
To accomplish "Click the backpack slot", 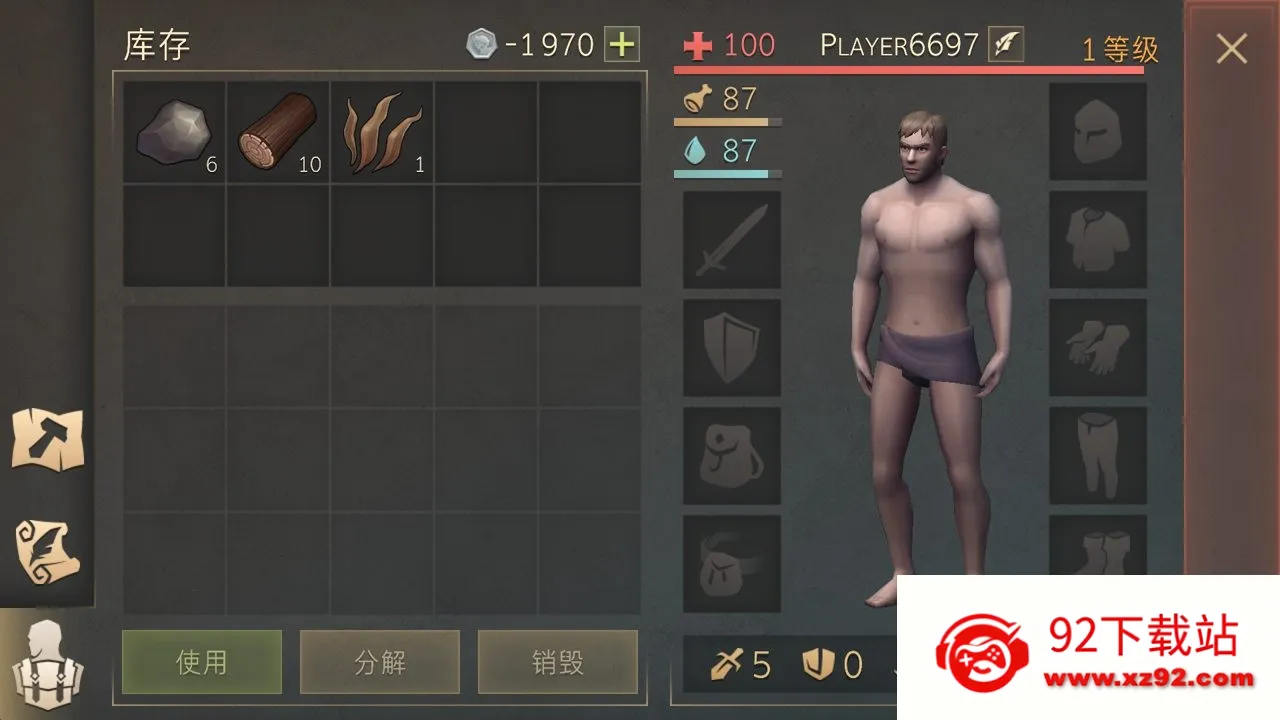I will 729,455.
